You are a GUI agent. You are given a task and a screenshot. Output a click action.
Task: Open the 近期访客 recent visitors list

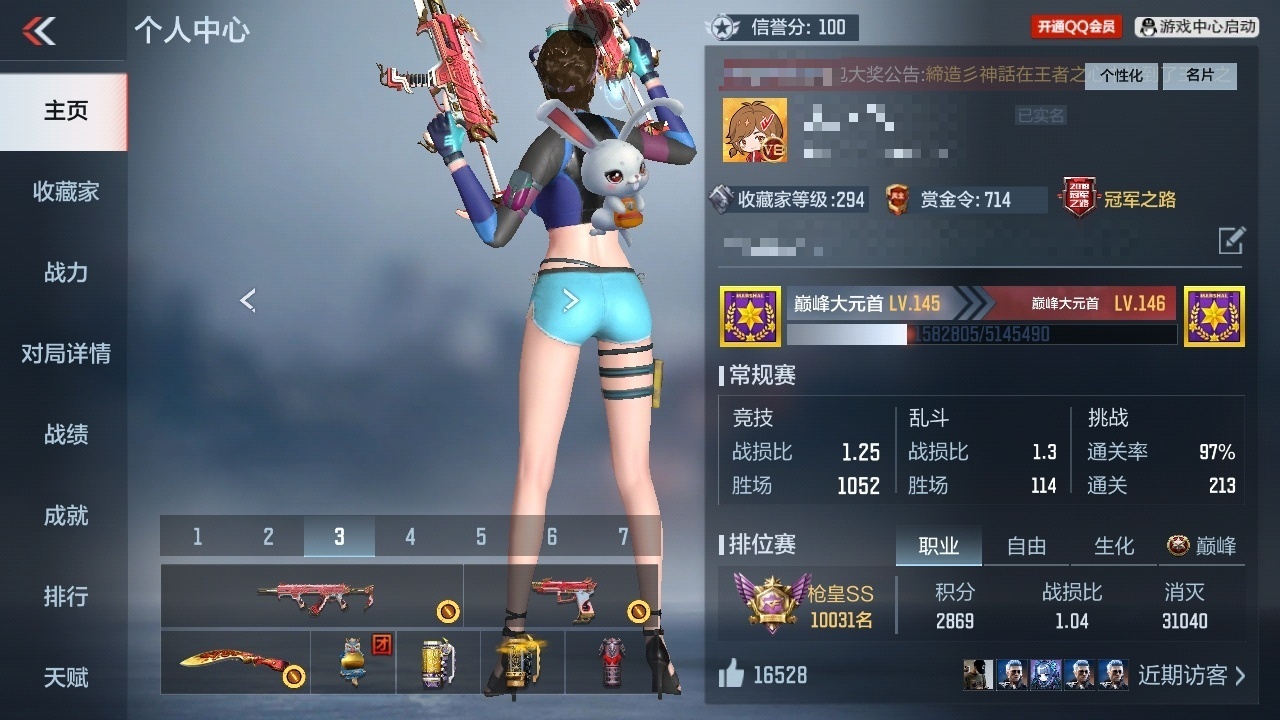(x=1191, y=675)
